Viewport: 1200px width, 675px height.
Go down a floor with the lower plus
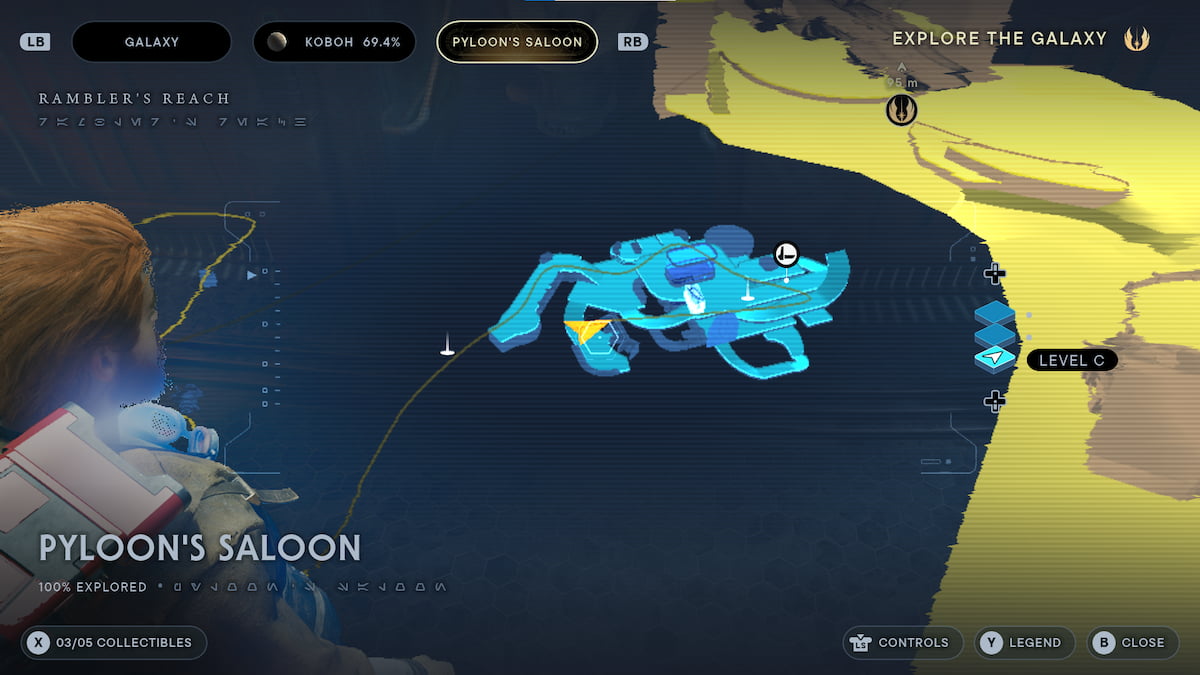pos(994,401)
